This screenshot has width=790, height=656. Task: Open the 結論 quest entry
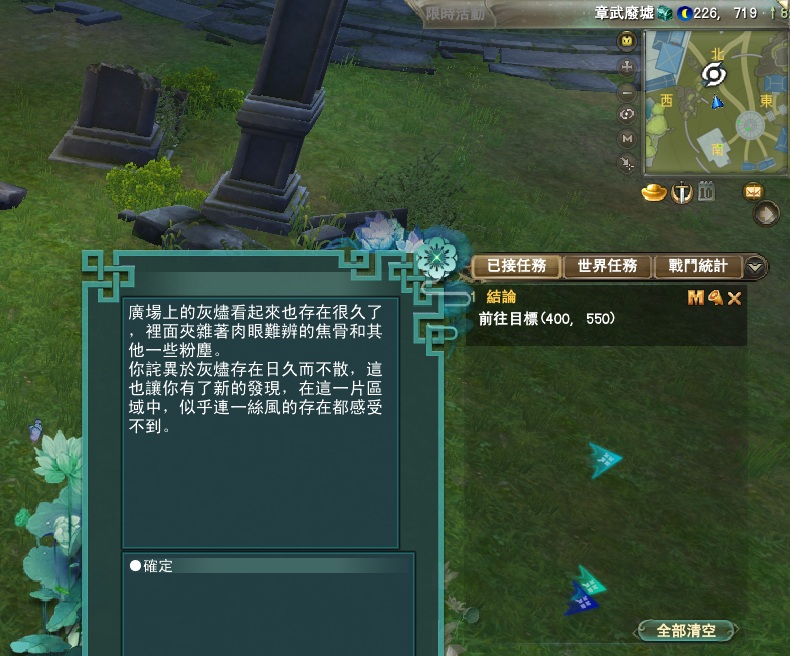tap(501, 298)
